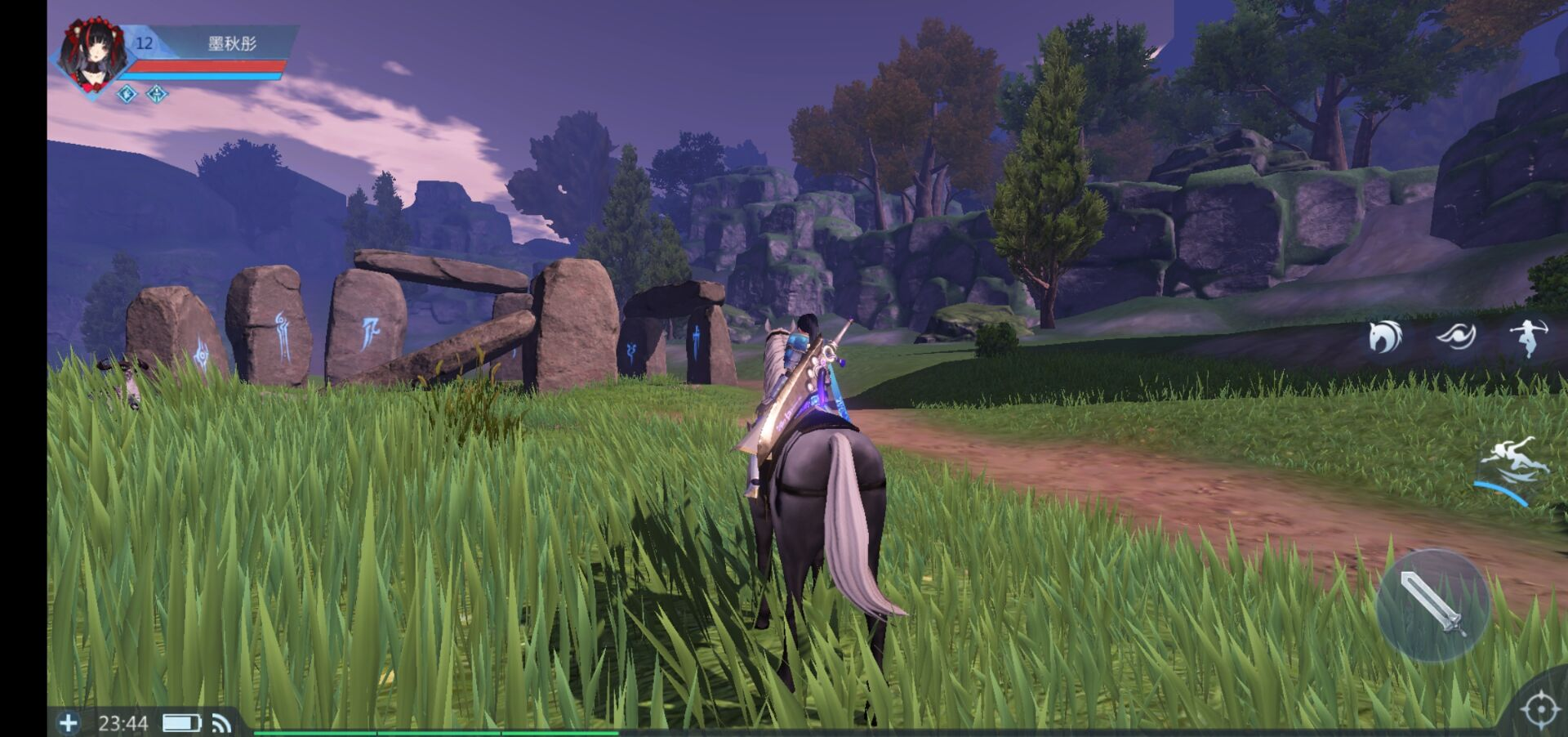Expand the plus button beside the clock
The image size is (1568, 737).
pos(69,722)
